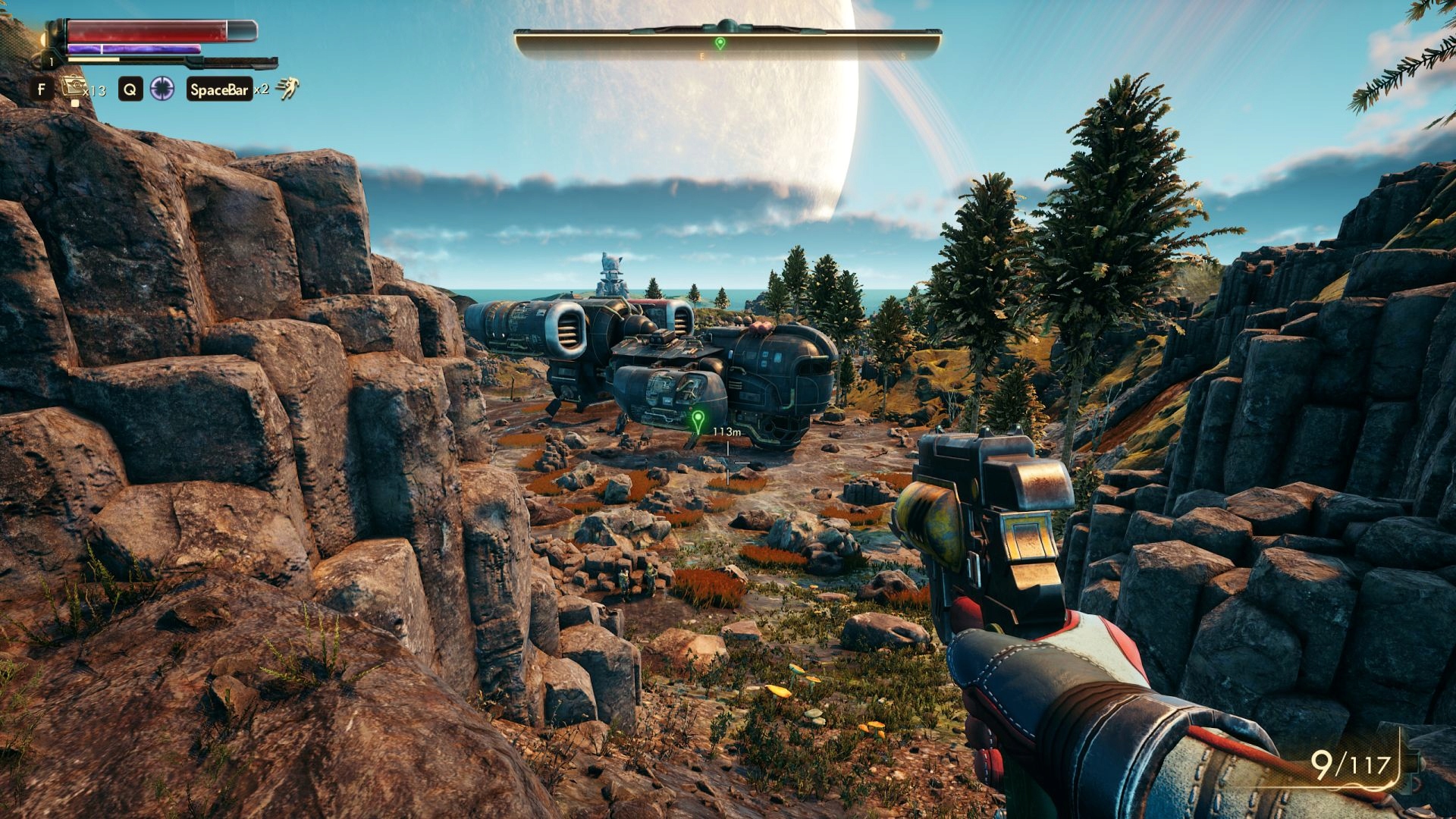Toggle the Q key prompt box
The width and height of the screenshot is (1456, 819).
point(130,89)
